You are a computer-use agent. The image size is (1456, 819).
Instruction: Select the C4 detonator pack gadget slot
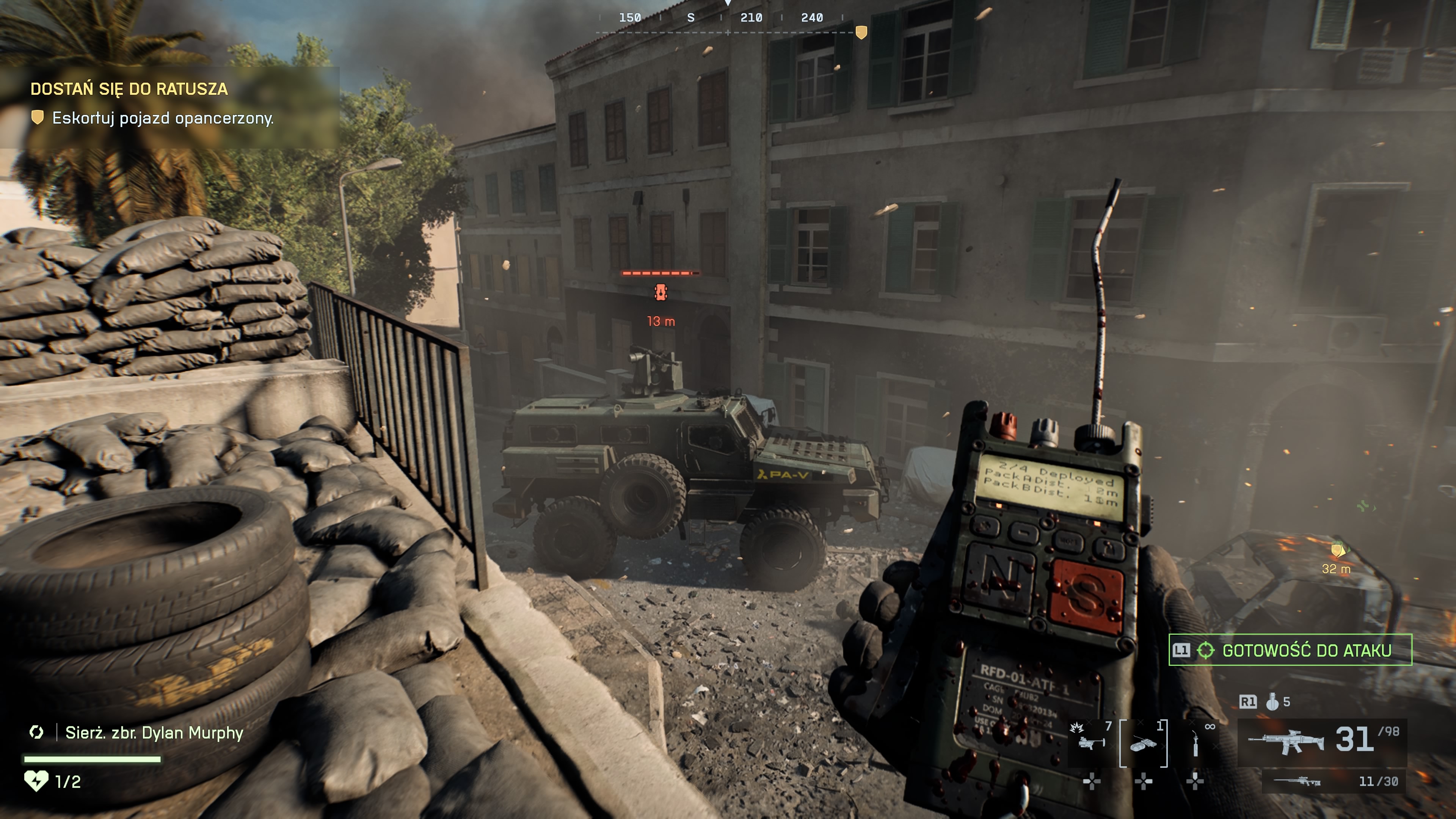(x=1143, y=744)
